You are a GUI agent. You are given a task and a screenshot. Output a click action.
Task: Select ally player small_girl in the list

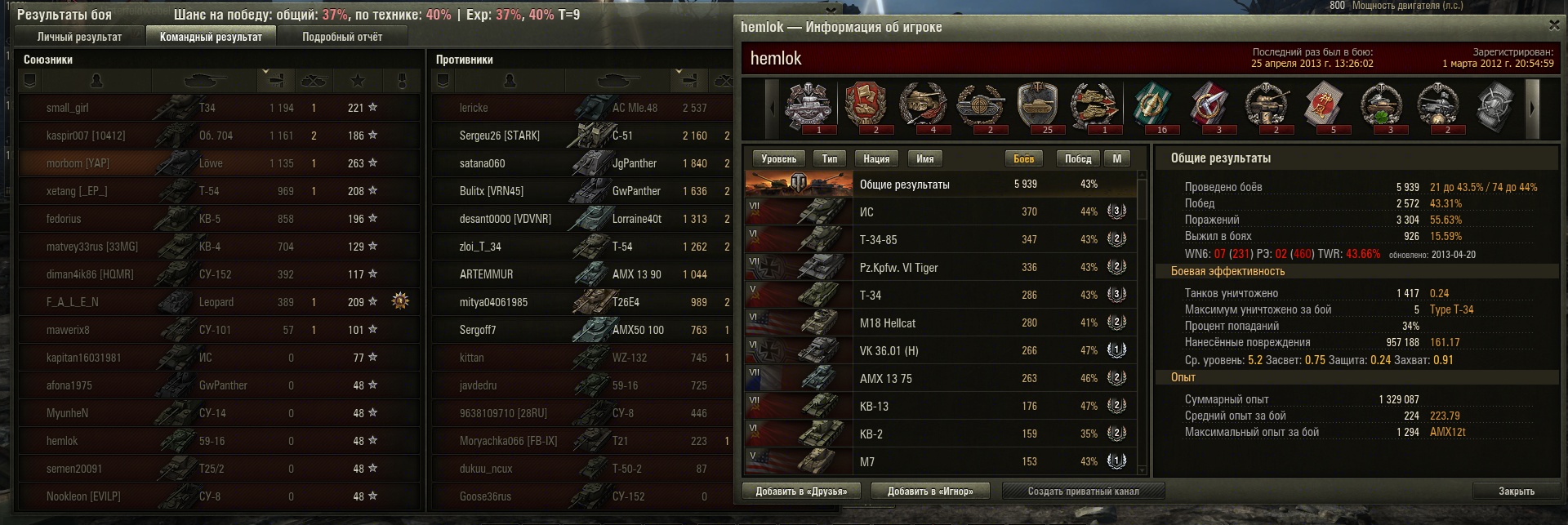pyautogui.click(x=68, y=108)
